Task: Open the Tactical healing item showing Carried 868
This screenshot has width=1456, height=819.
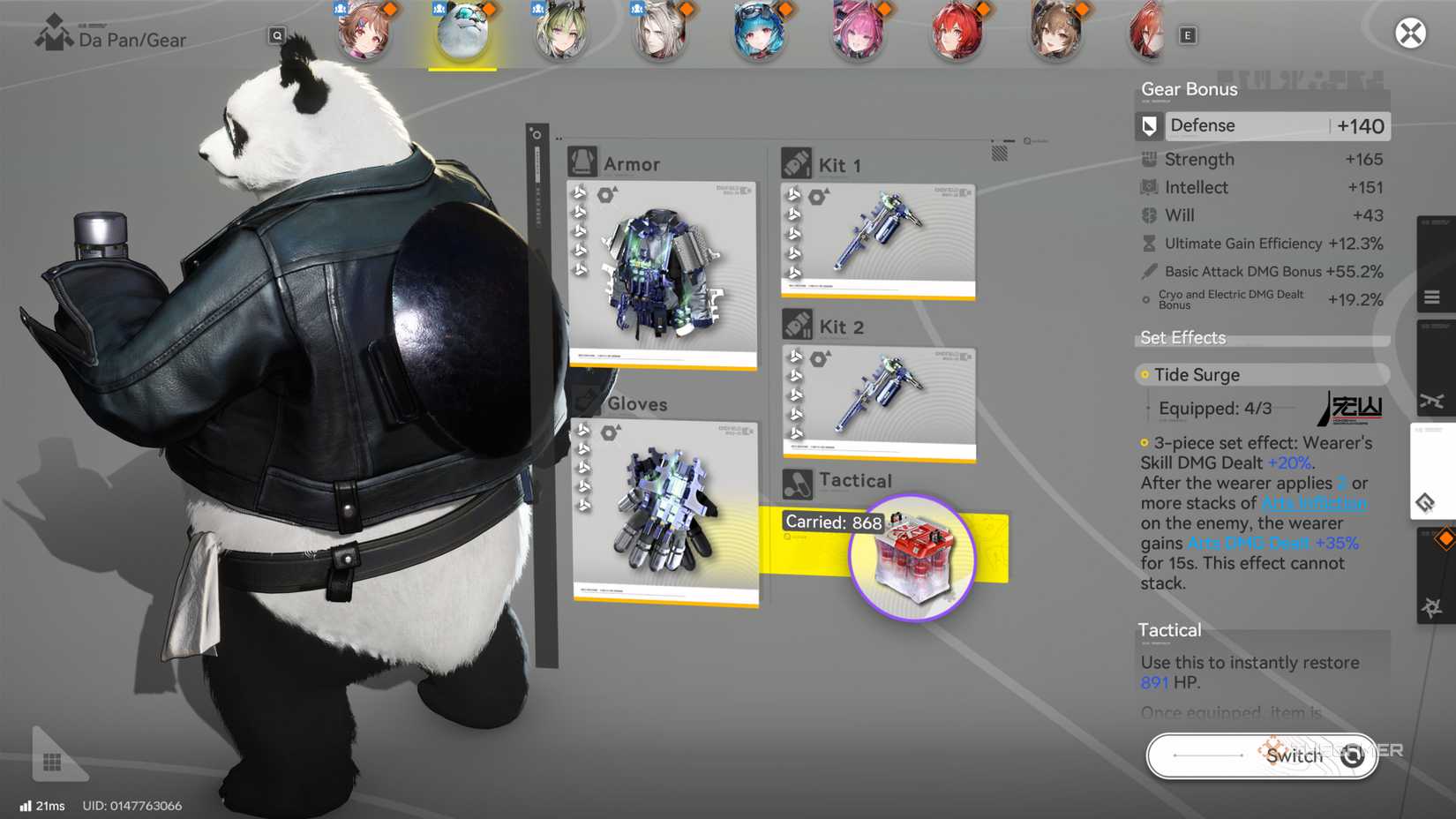Action: tap(913, 558)
